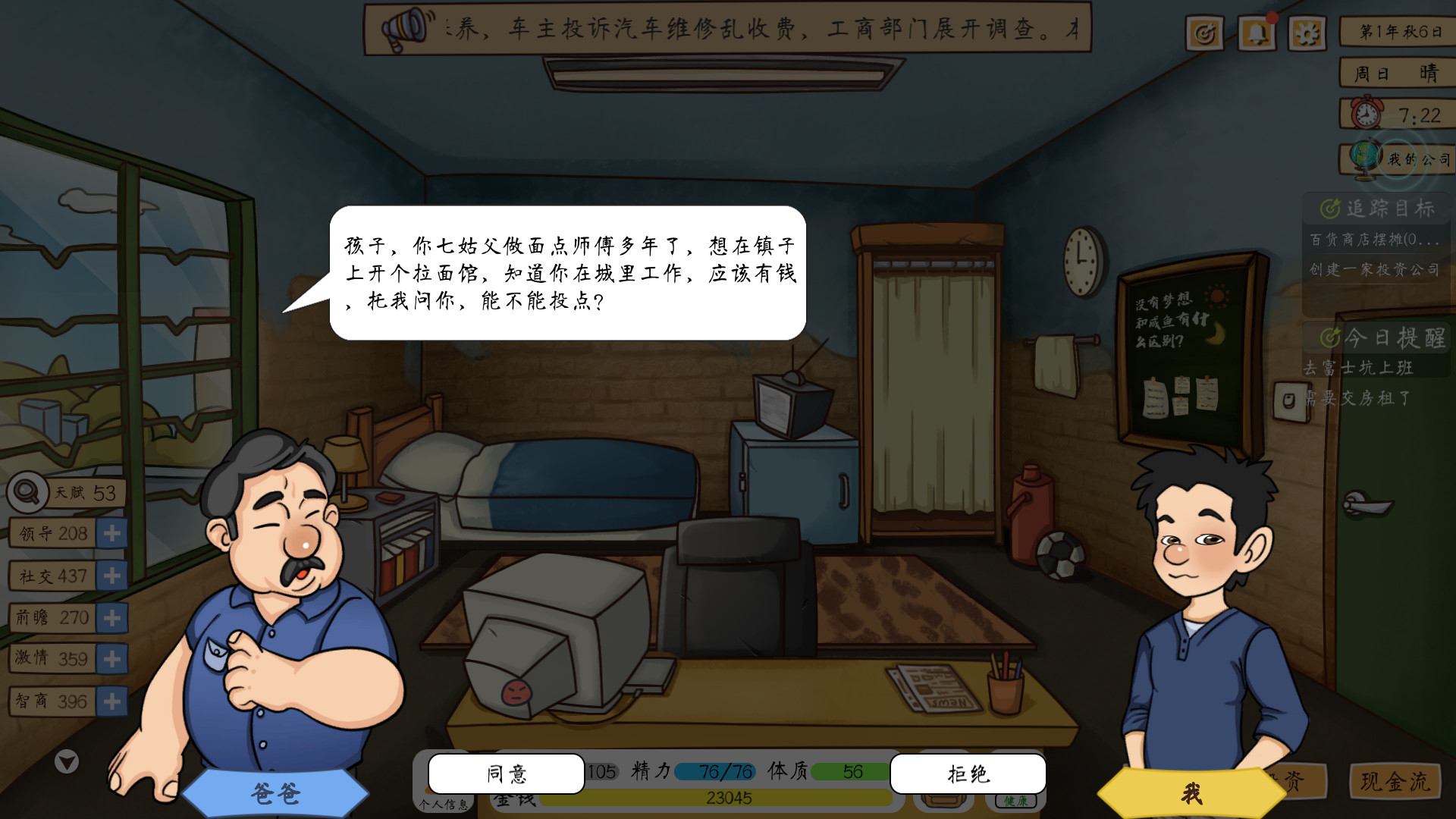The height and width of the screenshot is (819, 1456).
Task: Select the 我 character name tag
Action: click(x=1192, y=792)
